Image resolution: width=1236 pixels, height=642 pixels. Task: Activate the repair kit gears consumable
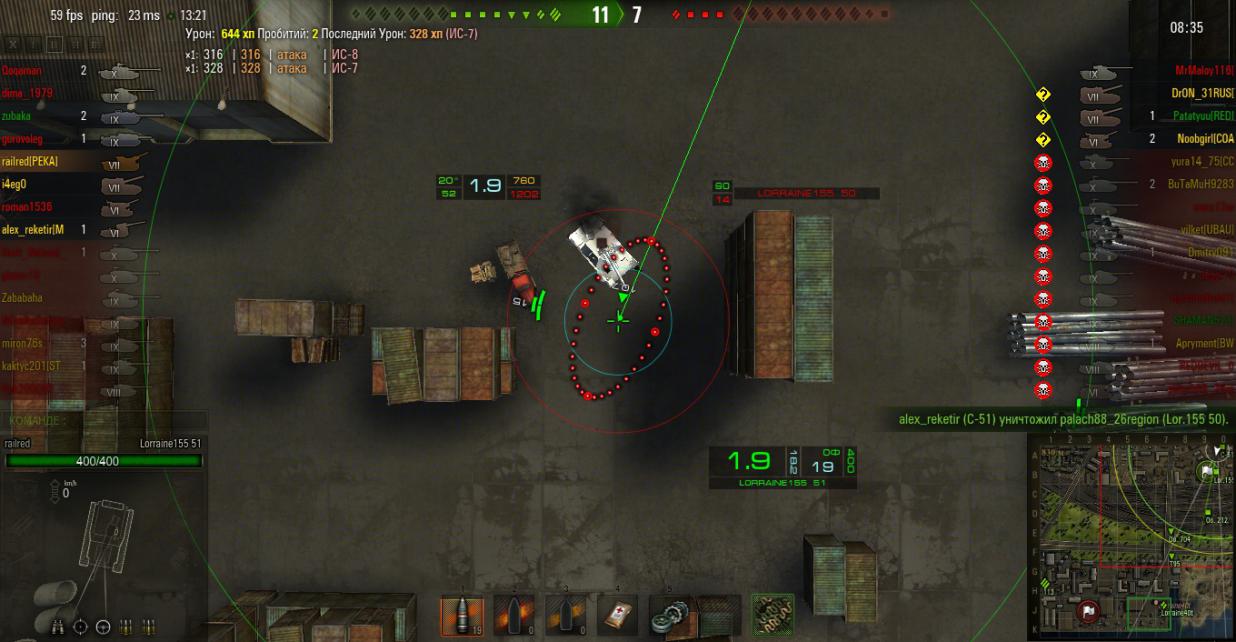point(669,615)
